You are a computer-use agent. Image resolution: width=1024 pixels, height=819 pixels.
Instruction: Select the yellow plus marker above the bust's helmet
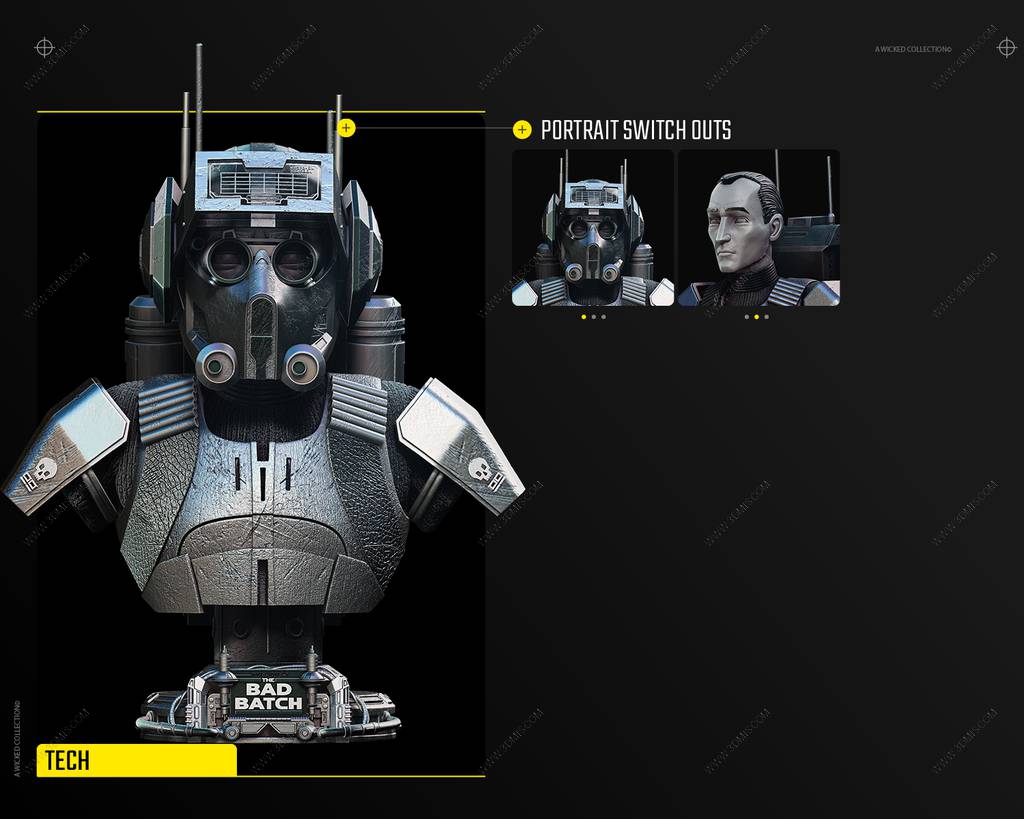click(x=346, y=127)
